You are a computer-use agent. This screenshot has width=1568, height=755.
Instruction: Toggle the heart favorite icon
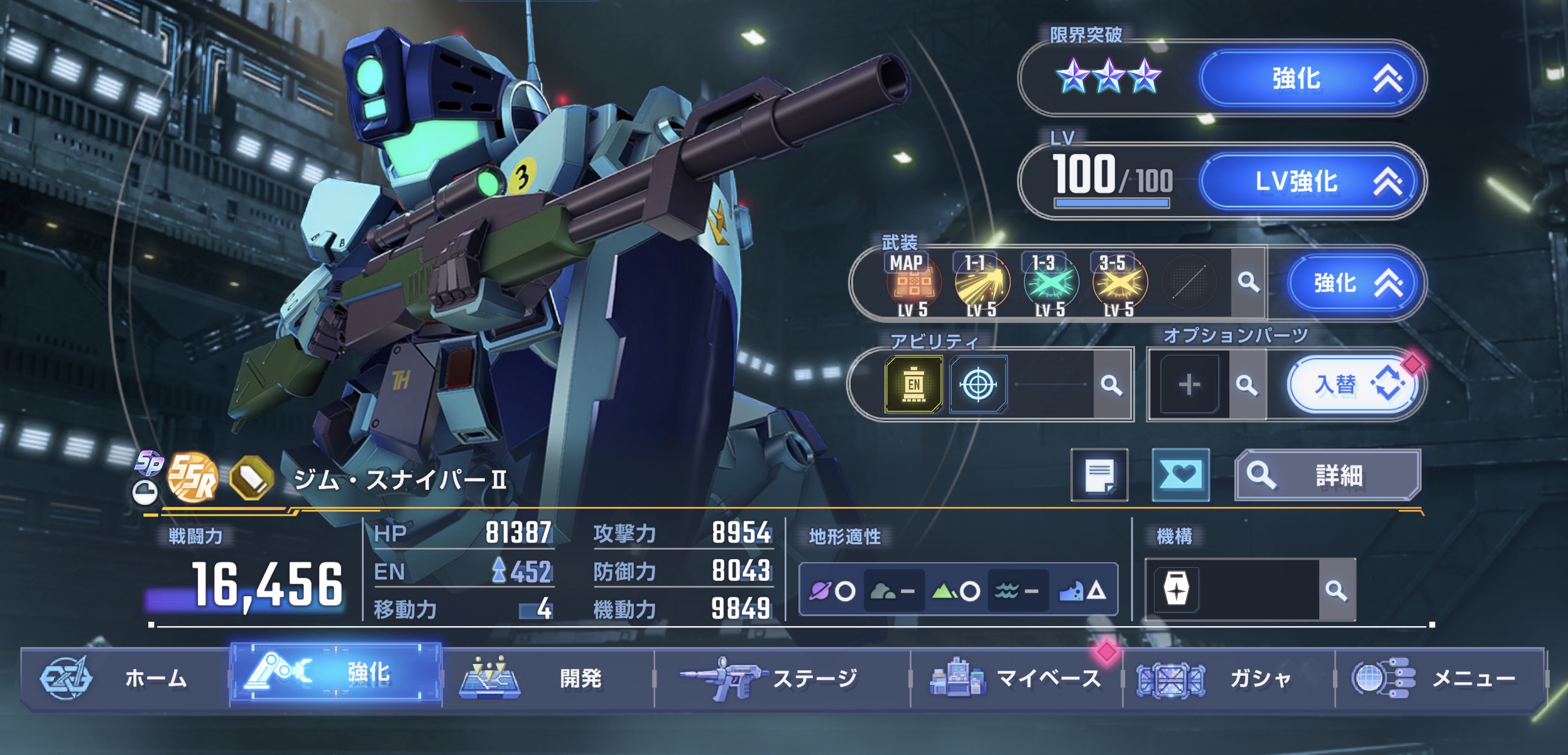[x=1180, y=475]
